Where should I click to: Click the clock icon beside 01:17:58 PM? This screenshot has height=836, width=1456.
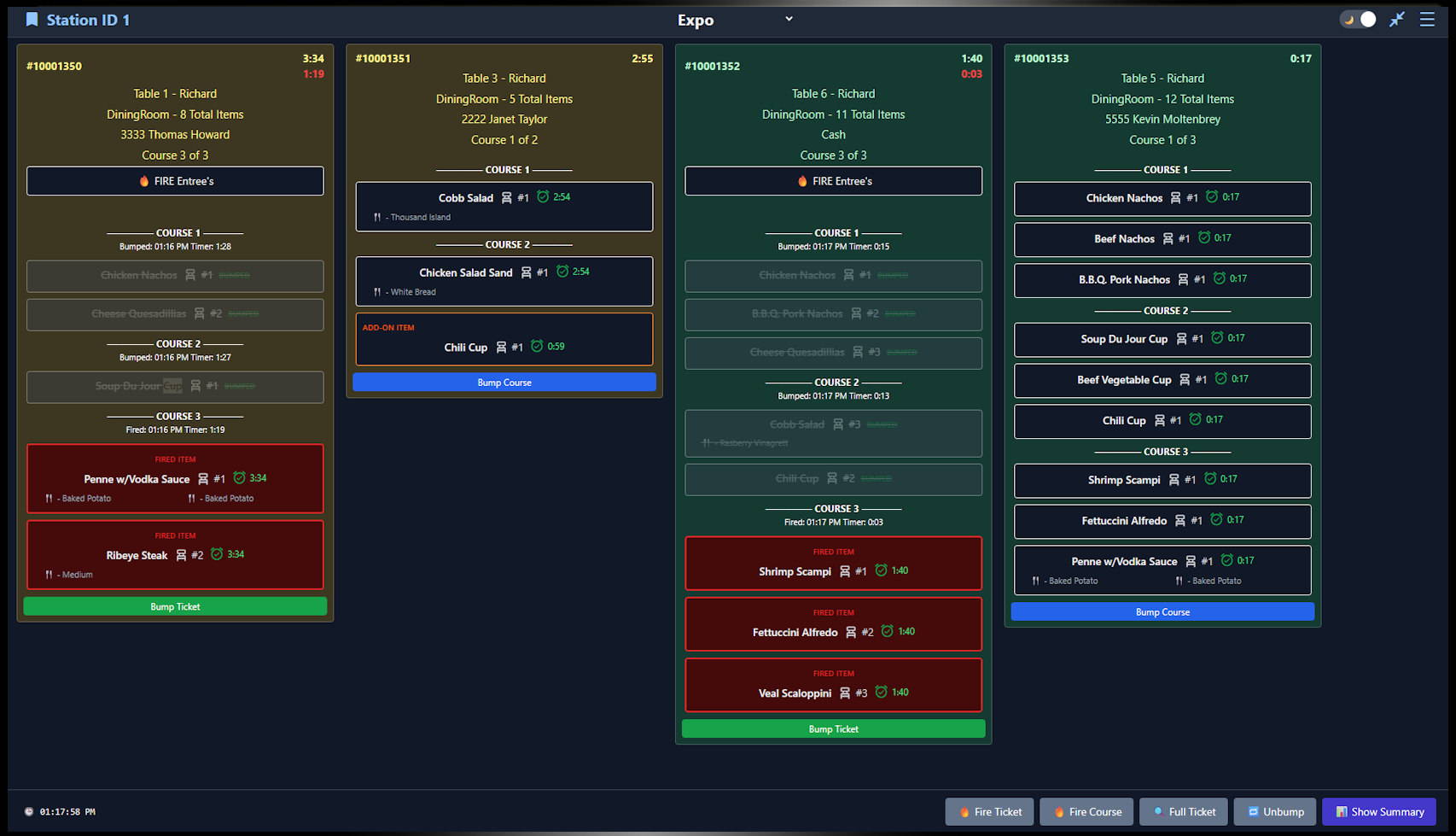(29, 811)
